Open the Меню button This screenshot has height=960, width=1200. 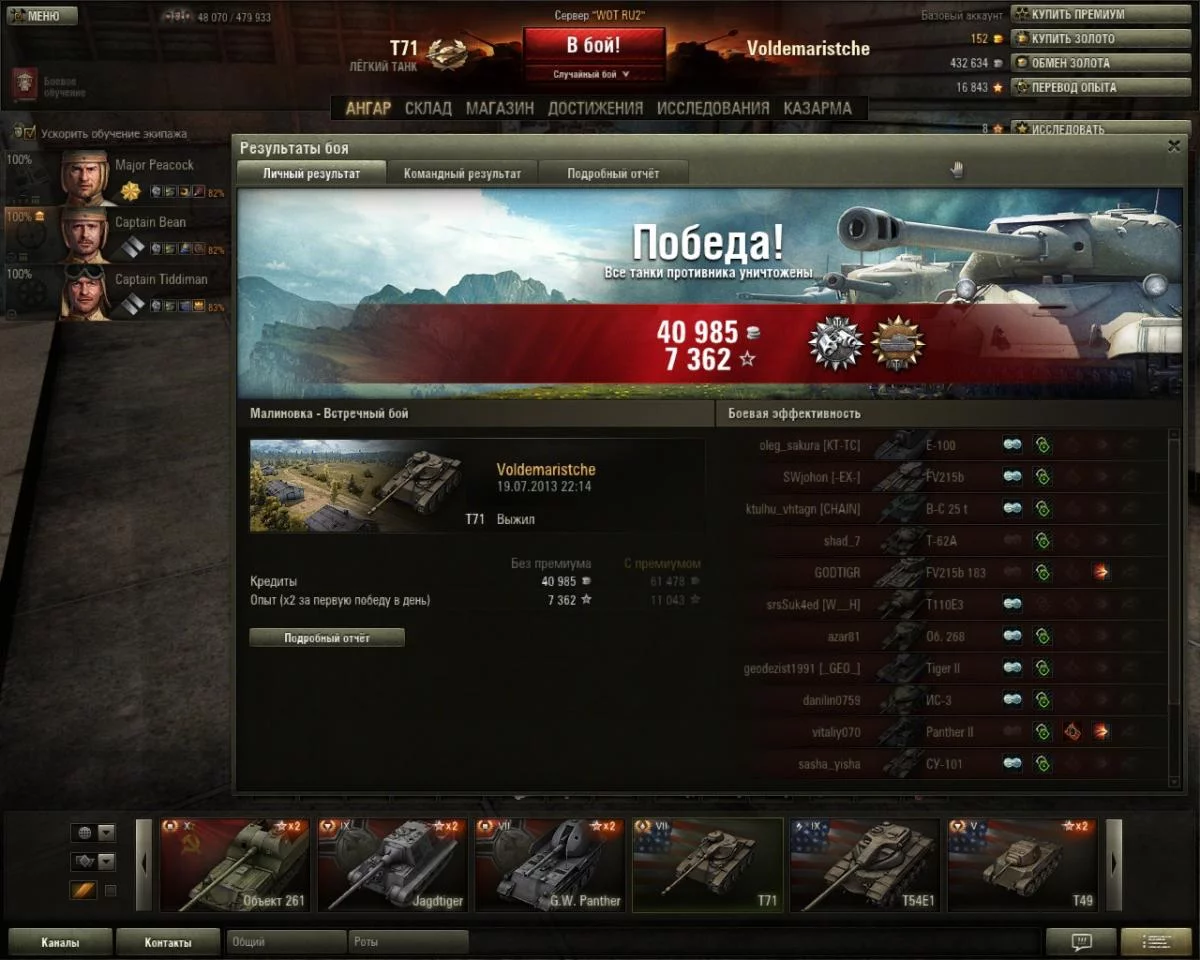click(x=42, y=16)
